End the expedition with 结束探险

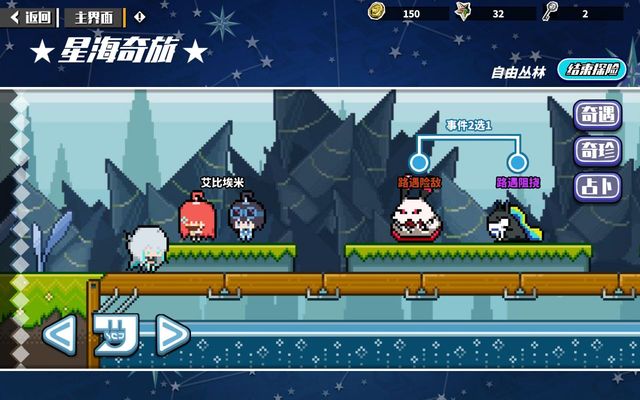594,70
